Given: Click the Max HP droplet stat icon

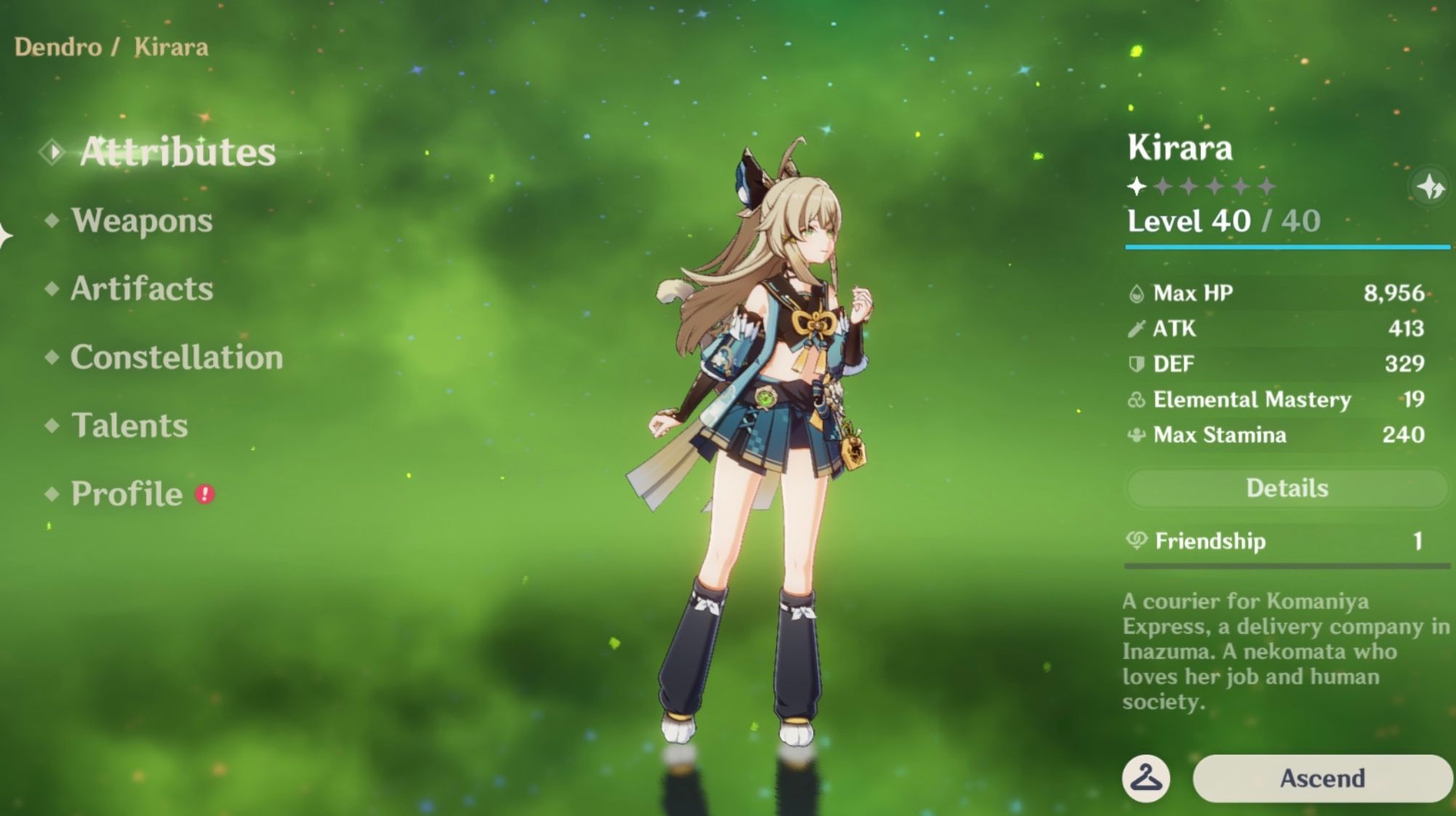Looking at the screenshot, I should point(1137,293).
